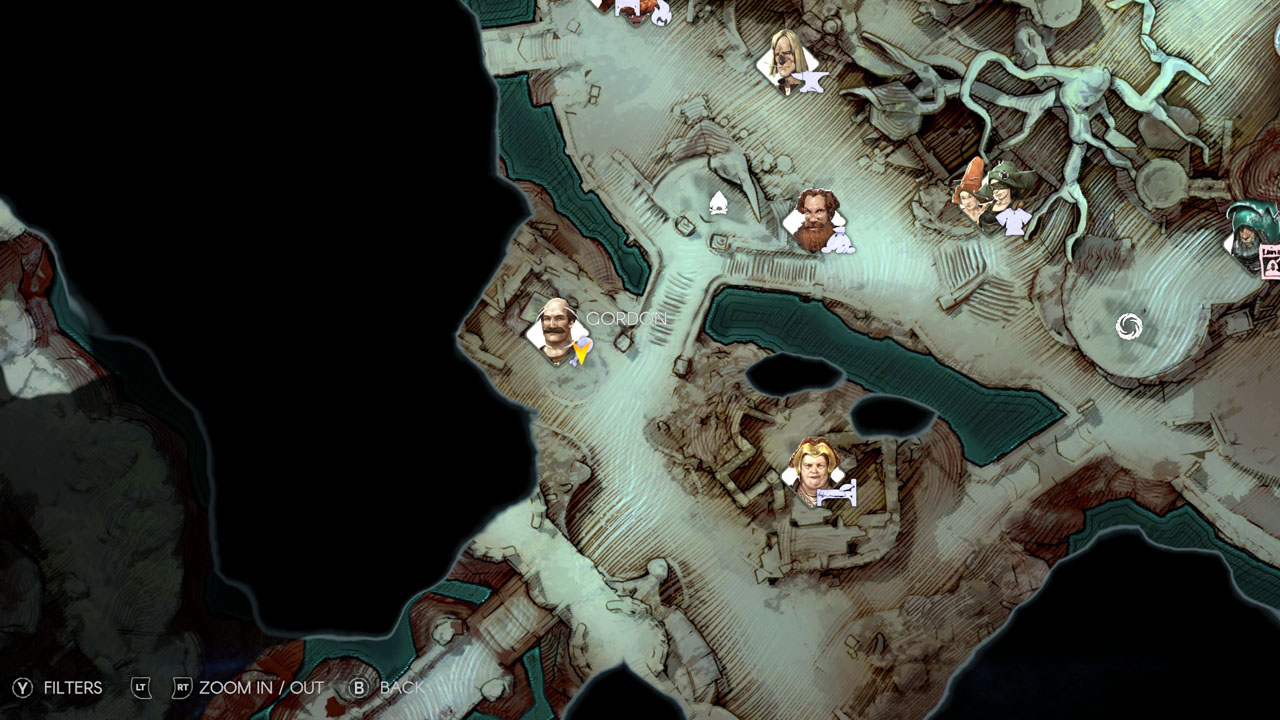The height and width of the screenshot is (720, 1280).
Task: Go Back from the map screen
Action: pos(388,688)
